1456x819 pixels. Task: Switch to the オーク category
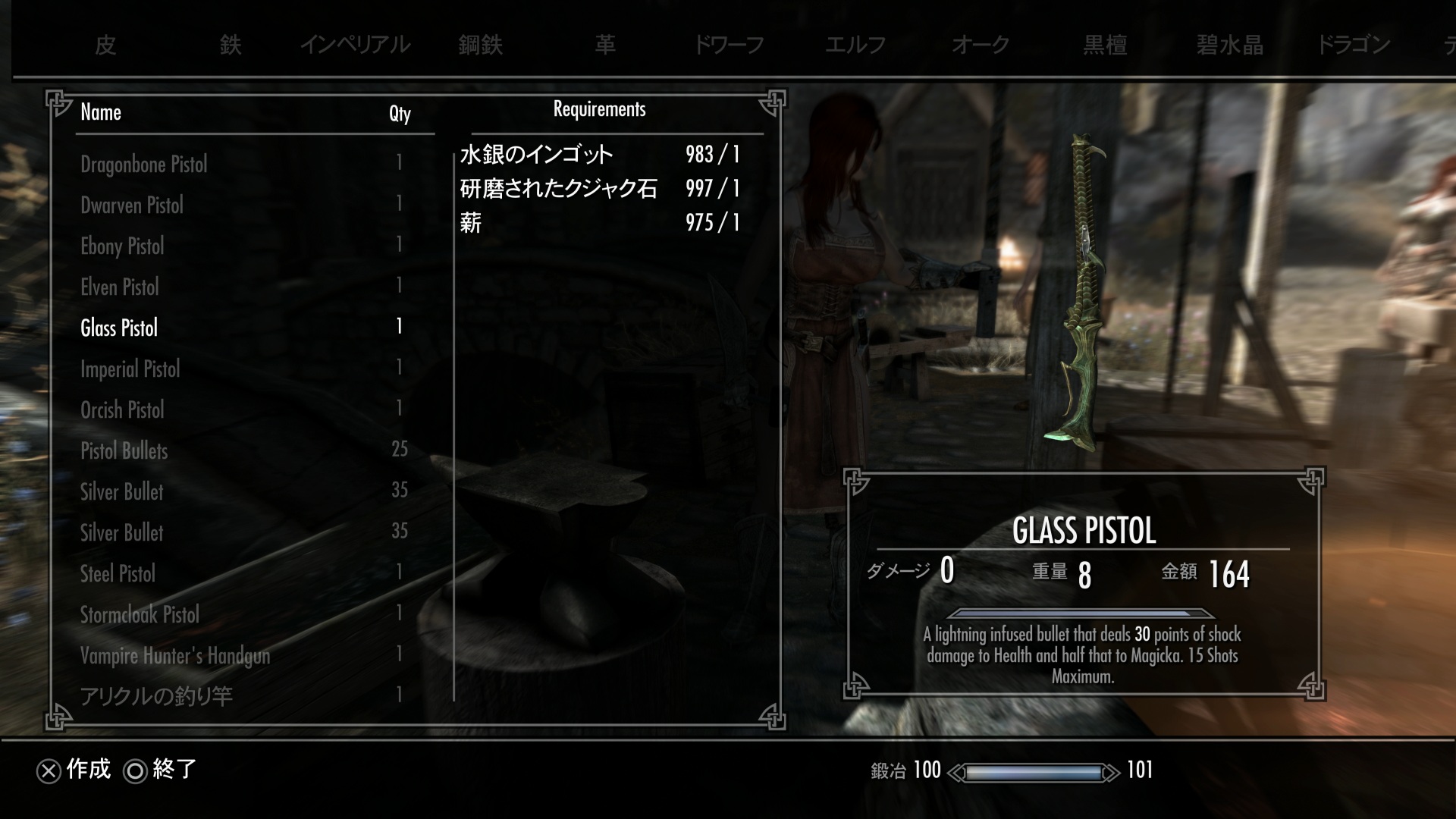point(980,45)
